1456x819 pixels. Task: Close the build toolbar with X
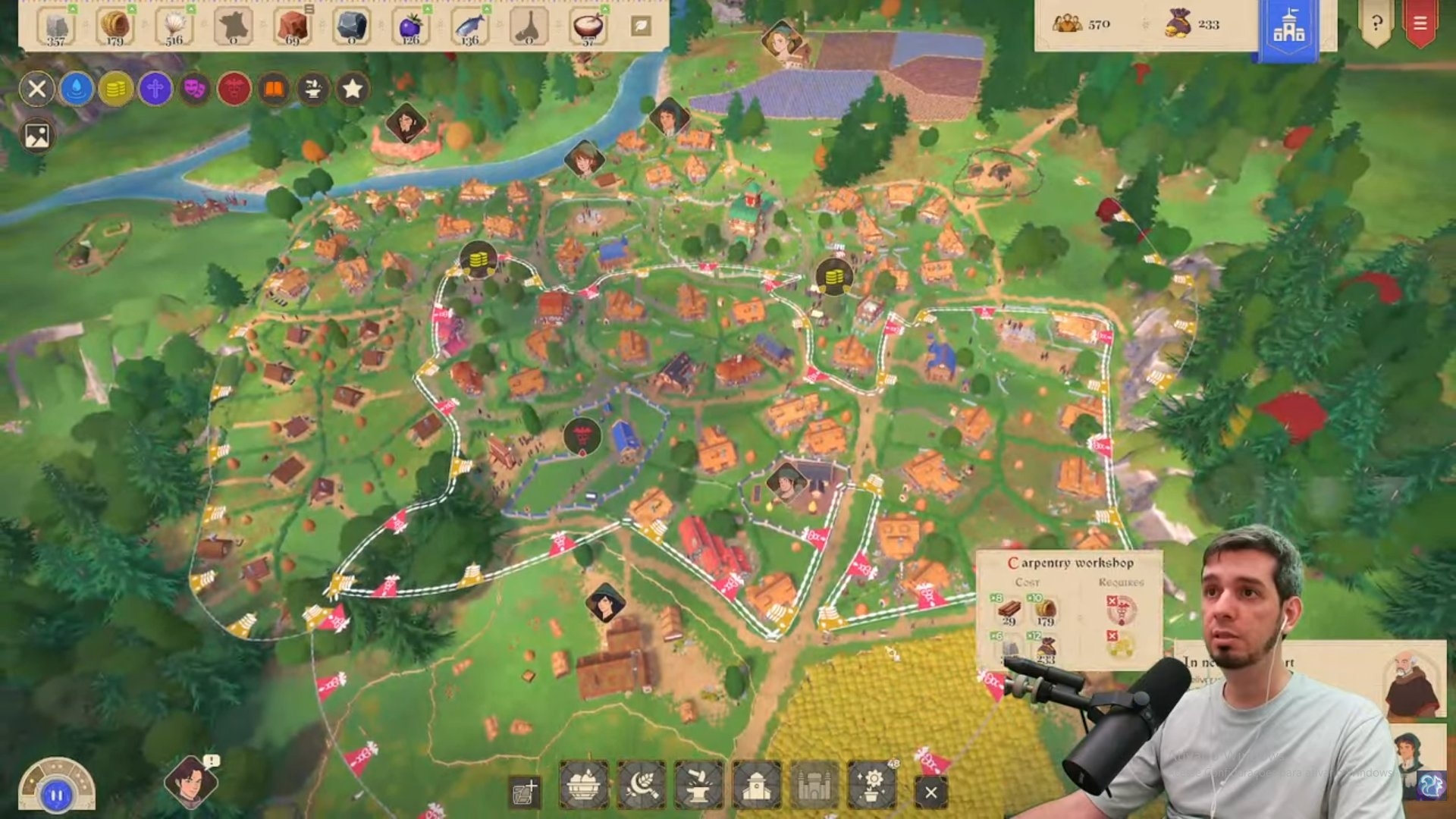pos(930,792)
